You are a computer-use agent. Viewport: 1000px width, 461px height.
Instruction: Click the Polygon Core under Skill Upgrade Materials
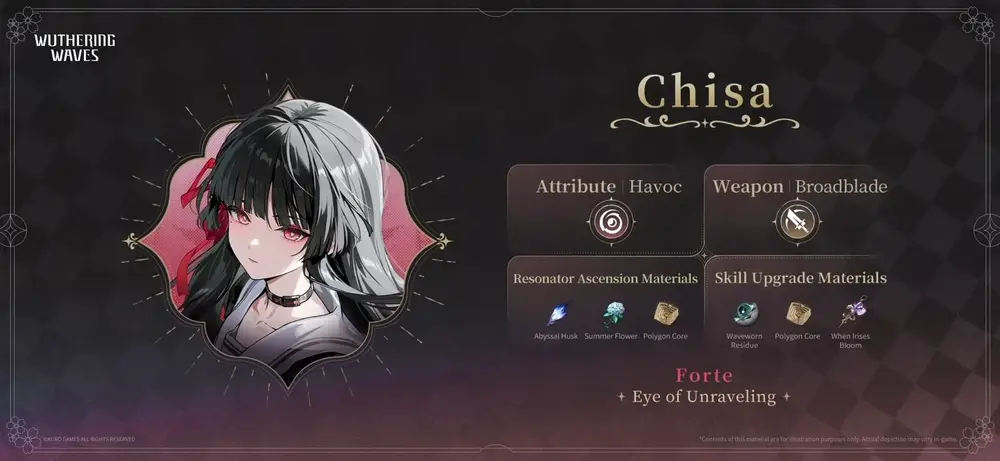coord(799,313)
